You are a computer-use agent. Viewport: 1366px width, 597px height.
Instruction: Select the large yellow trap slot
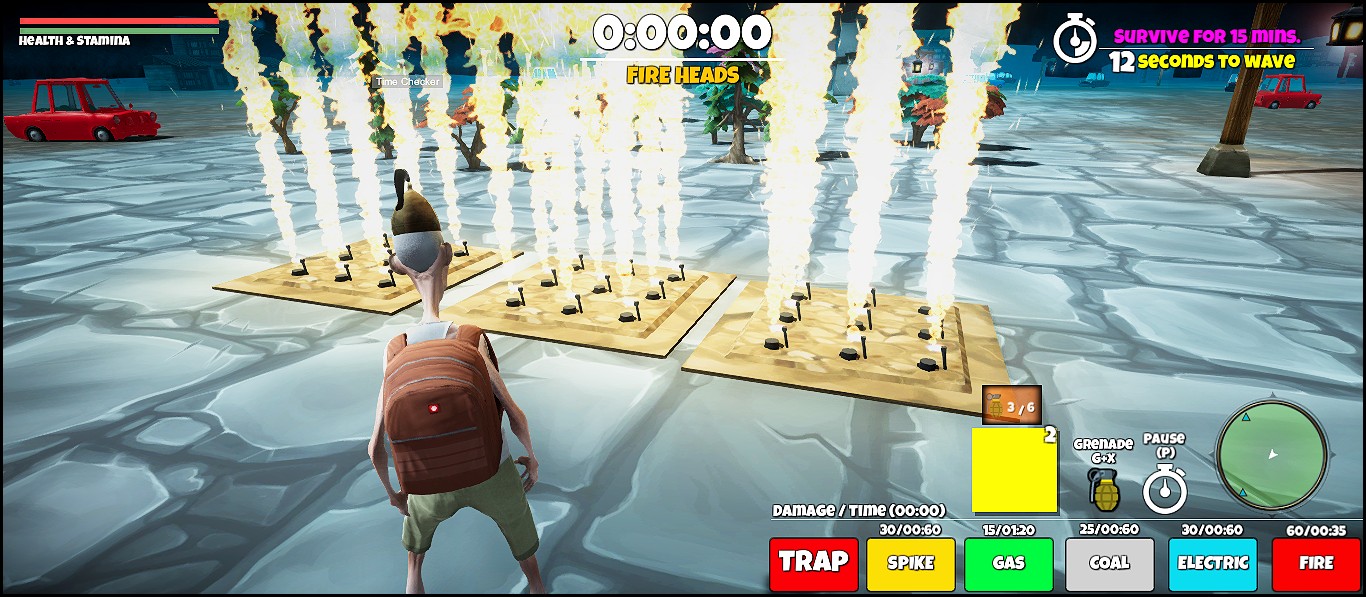(1014, 470)
